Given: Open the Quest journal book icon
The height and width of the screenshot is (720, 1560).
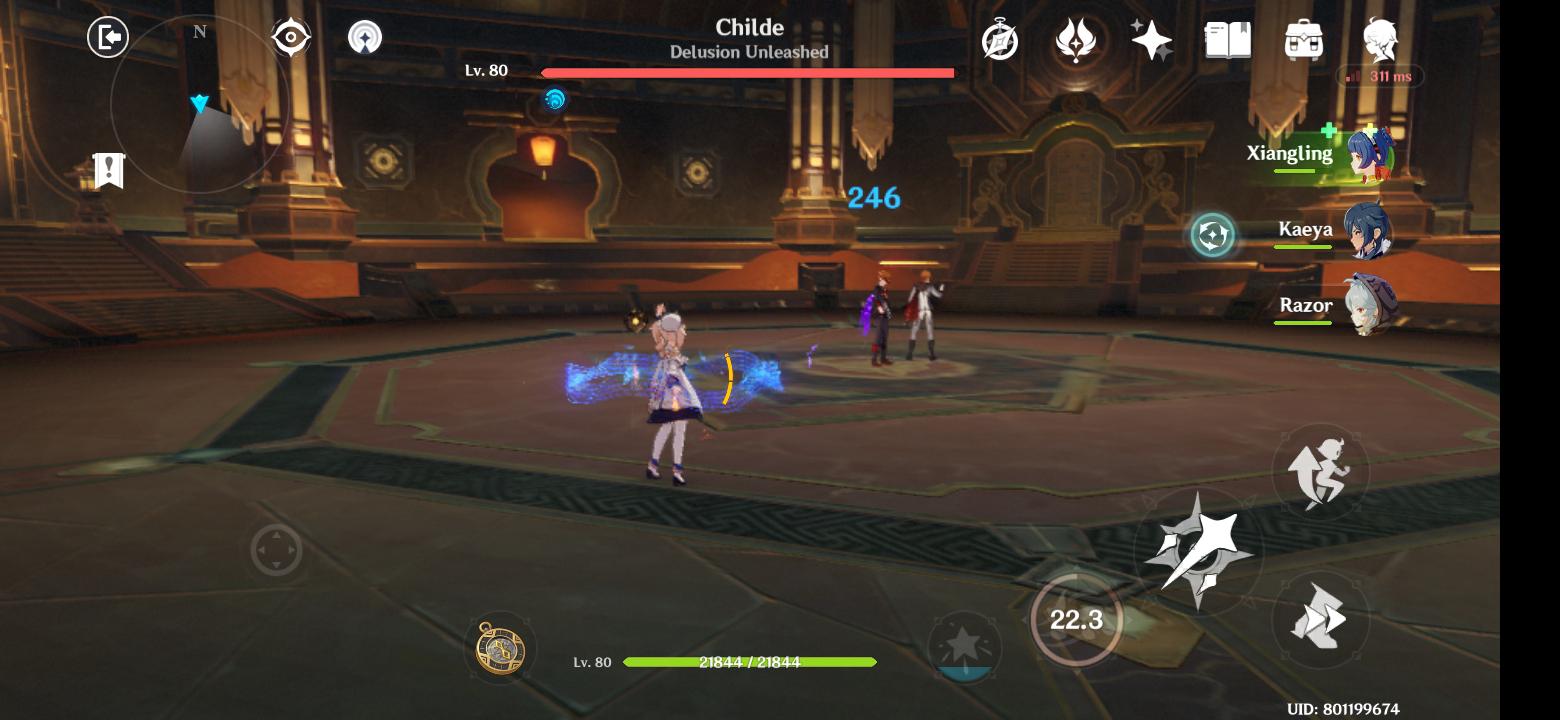Looking at the screenshot, I should 1228,40.
